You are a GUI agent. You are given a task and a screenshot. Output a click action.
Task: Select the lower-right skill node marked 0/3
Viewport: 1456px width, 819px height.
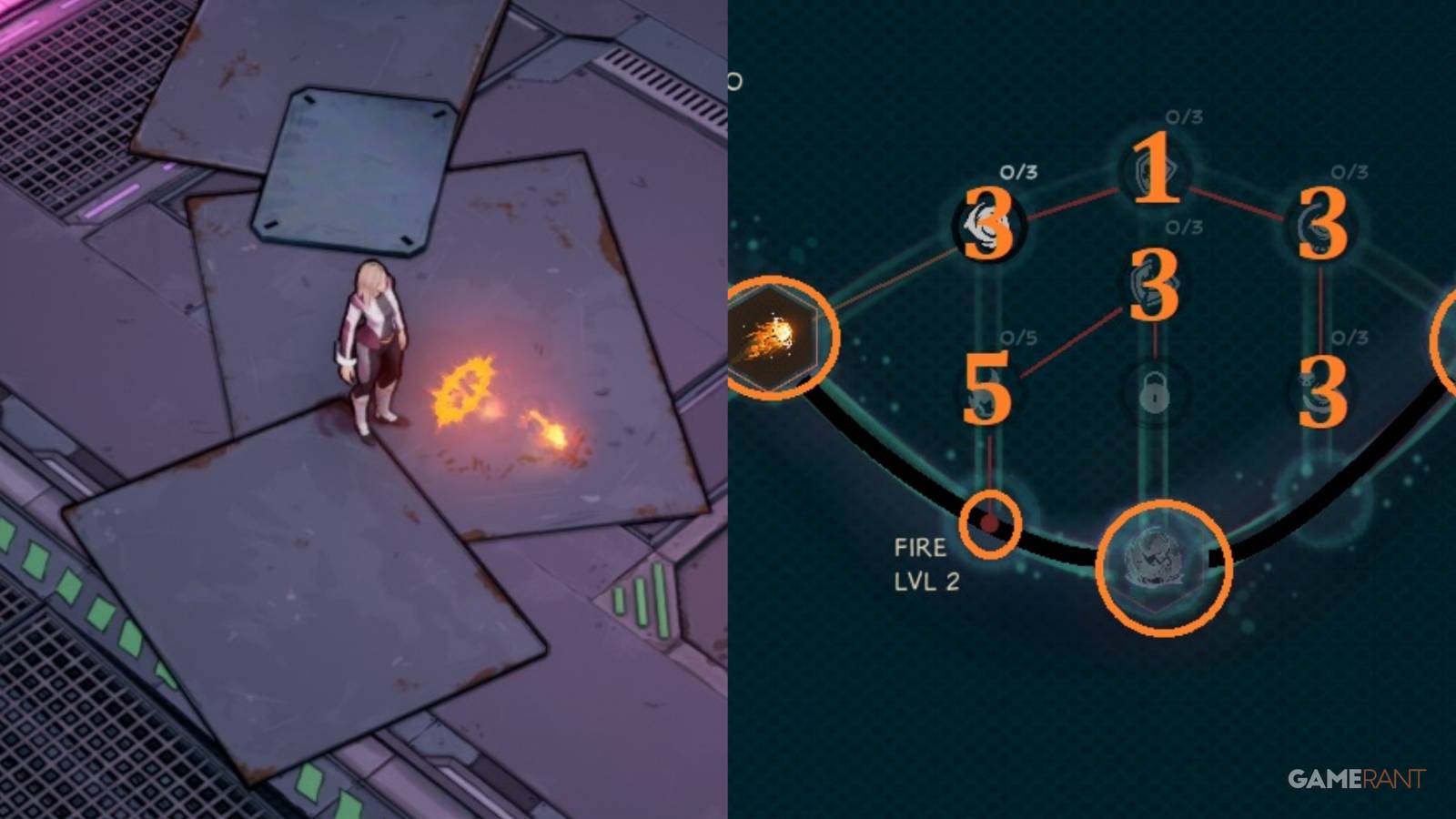[1319, 391]
